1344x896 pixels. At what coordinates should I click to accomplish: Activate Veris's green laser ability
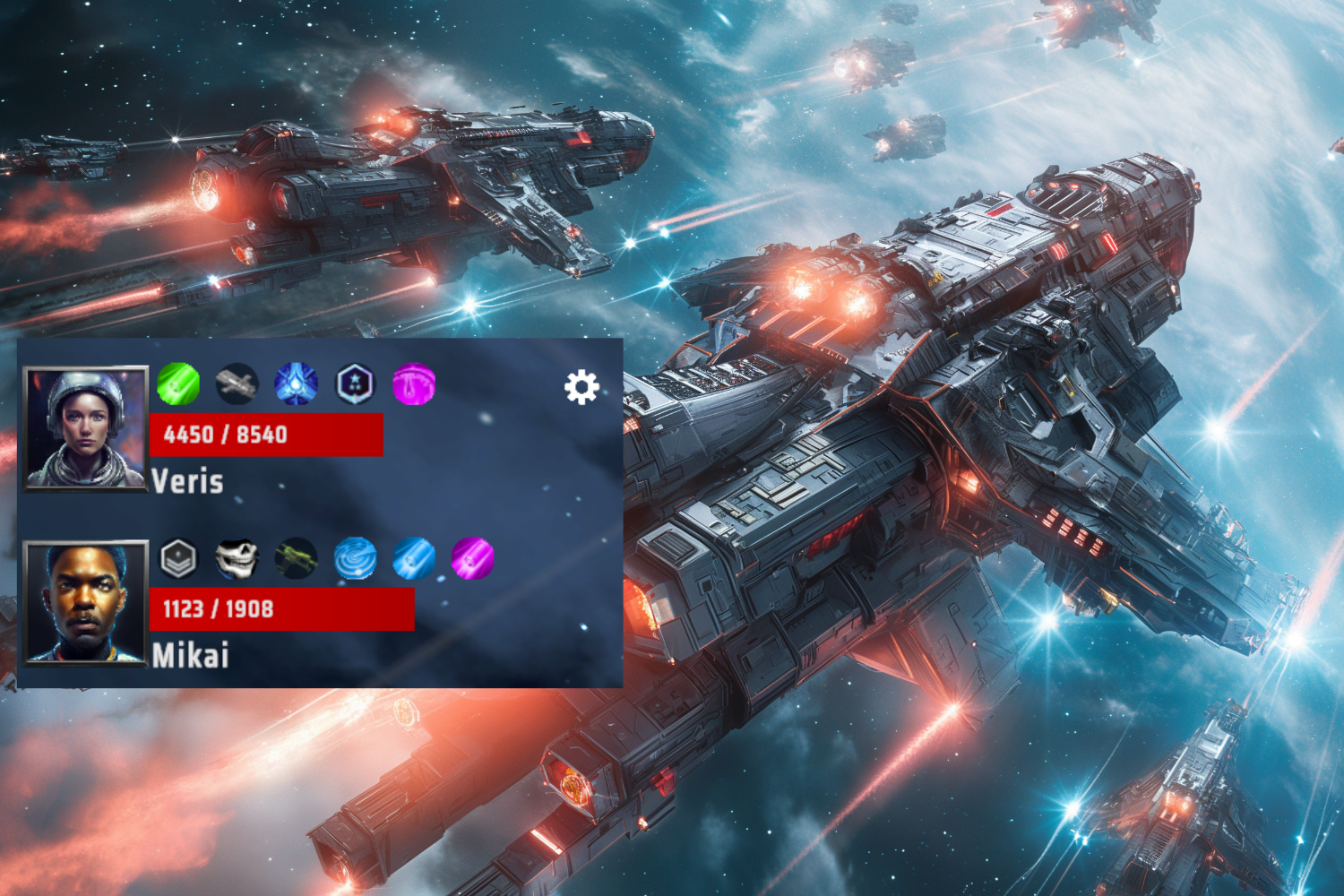tap(178, 383)
